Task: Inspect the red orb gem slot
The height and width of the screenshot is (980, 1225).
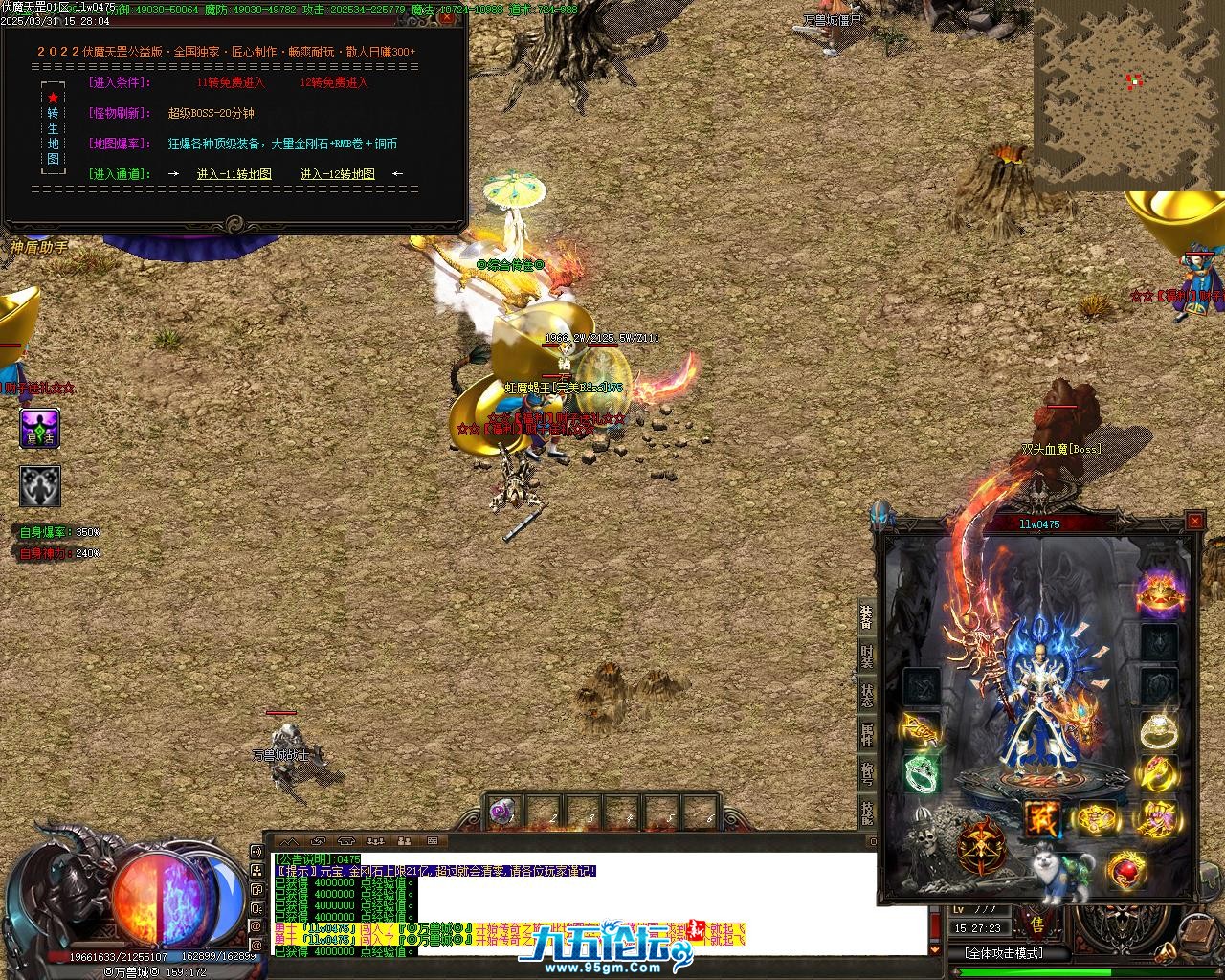Action: 1127,872
